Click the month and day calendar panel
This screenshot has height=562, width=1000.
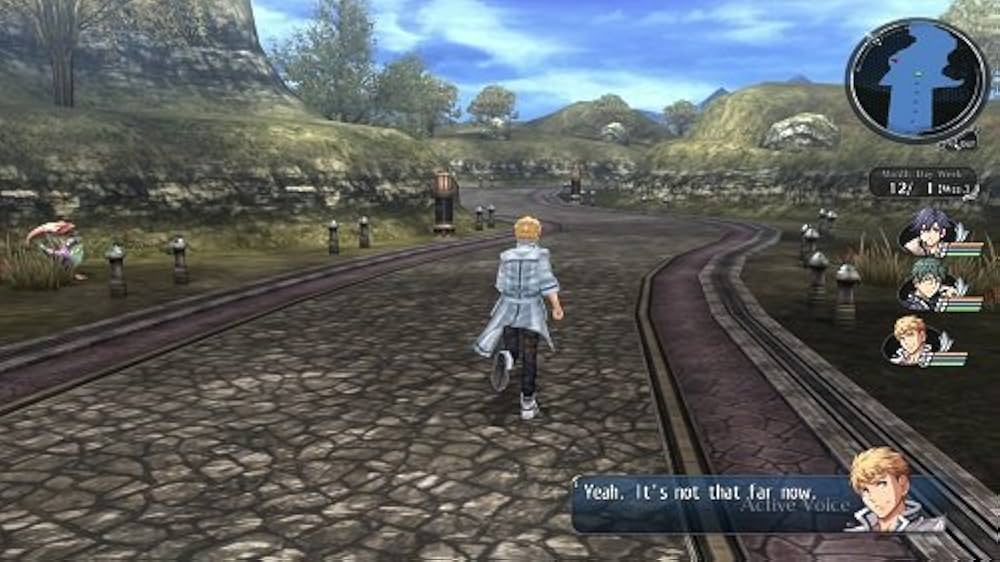(x=922, y=183)
